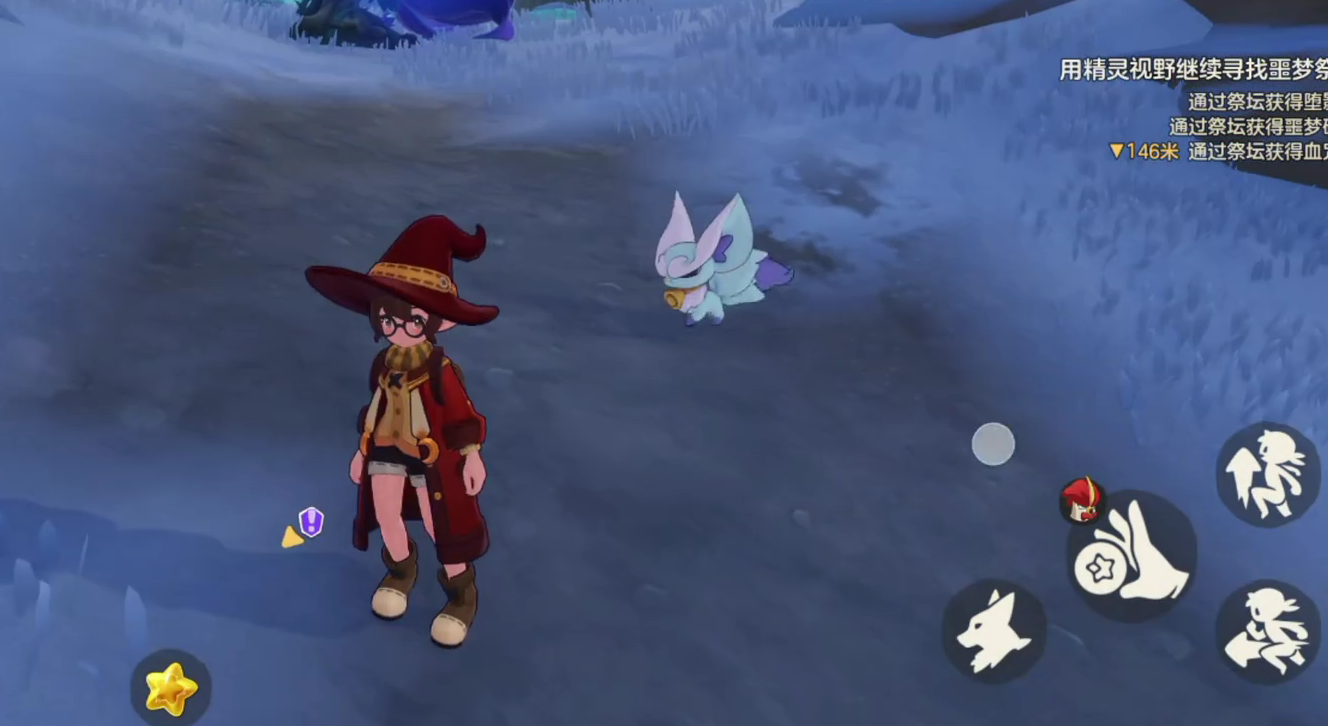The height and width of the screenshot is (726, 1328).
Task: Use the hand throwing star-ball button
Action: pos(1132,556)
